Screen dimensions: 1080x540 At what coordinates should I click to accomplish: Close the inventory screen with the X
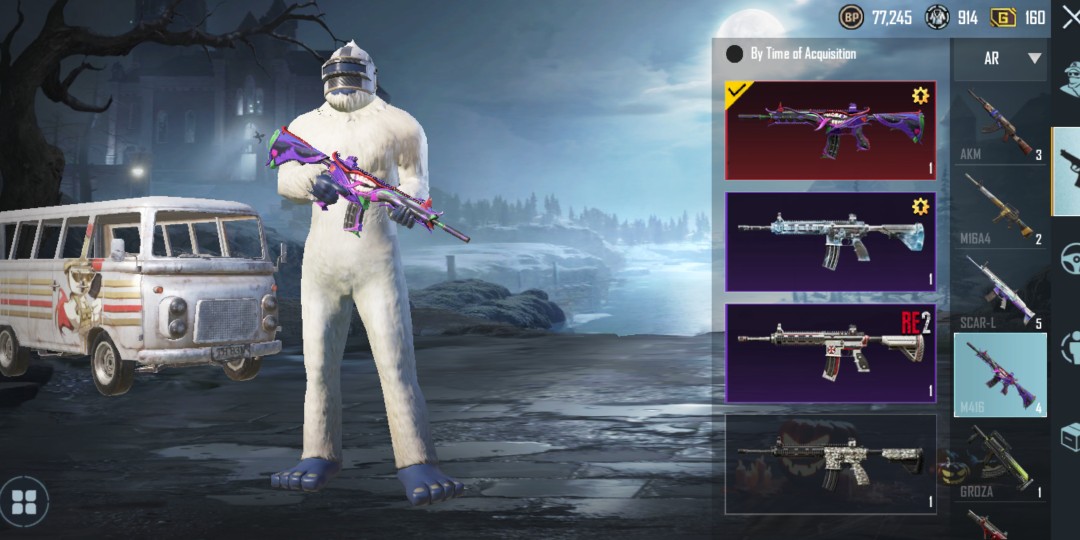(1069, 17)
